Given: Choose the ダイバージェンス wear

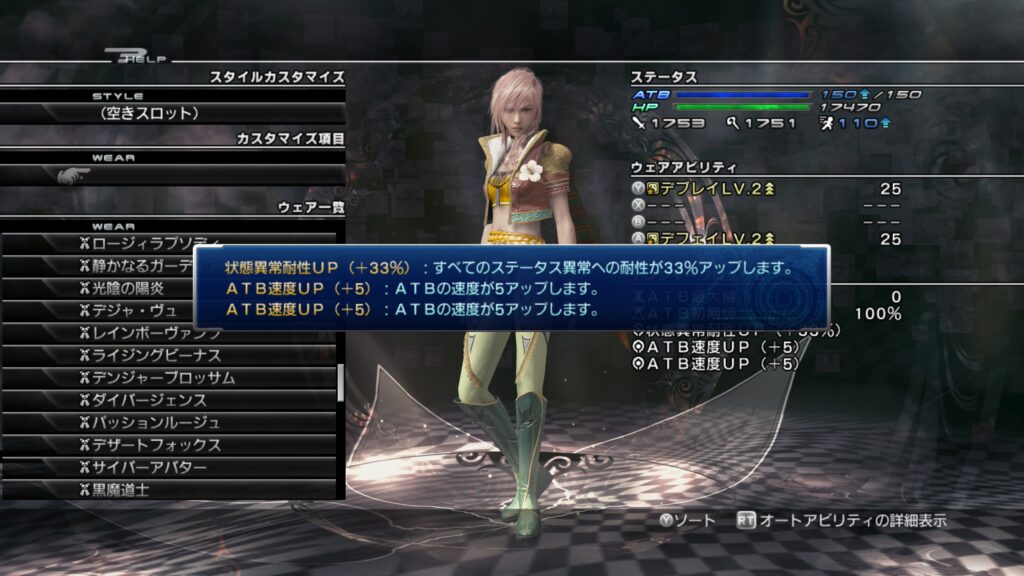Looking at the screenshot, I should tap(150, 400).
